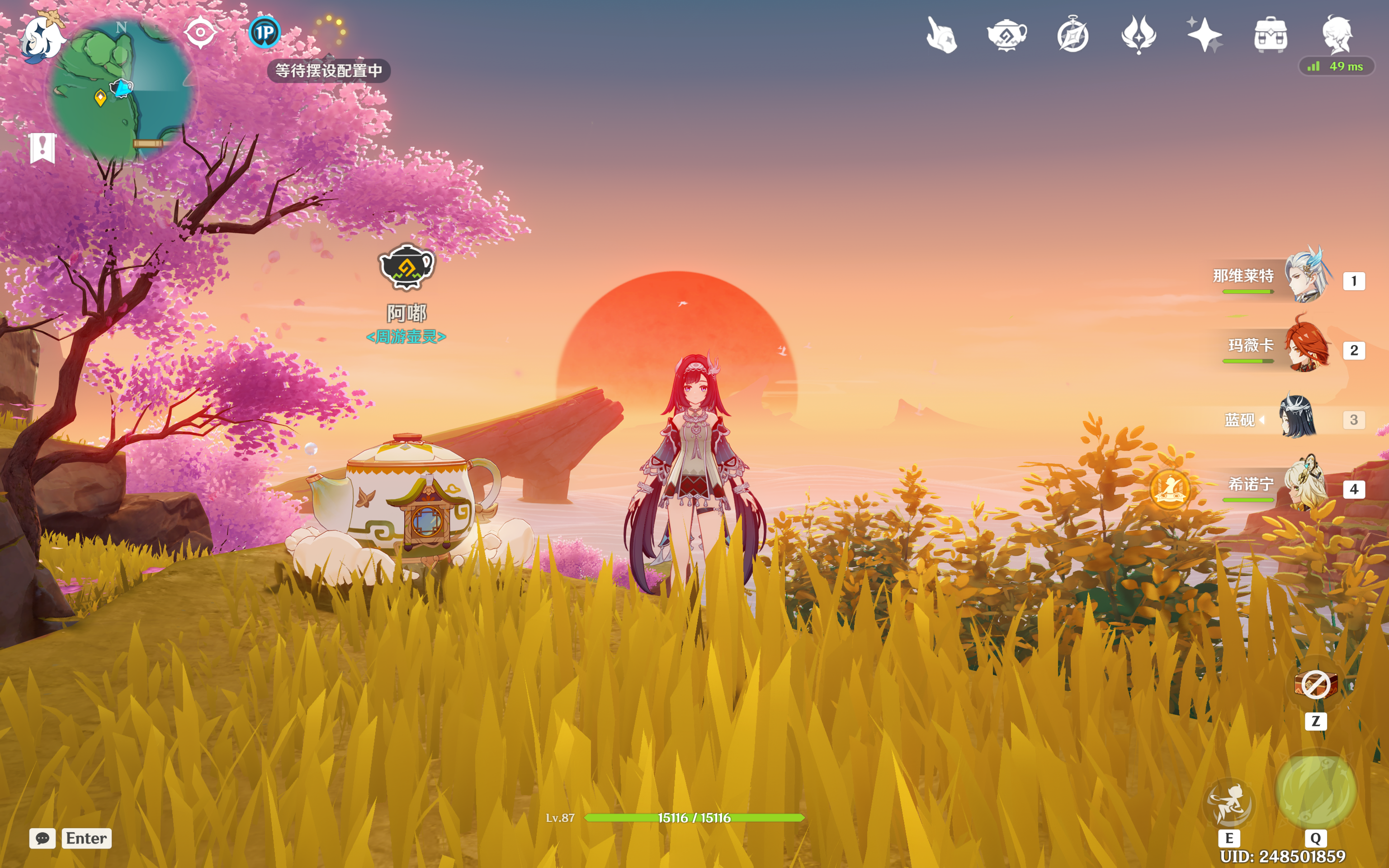Click the disabled gadget chest icon
Image resolution: width=1389 pixels, height=868 pixels.
(1316, 685)
